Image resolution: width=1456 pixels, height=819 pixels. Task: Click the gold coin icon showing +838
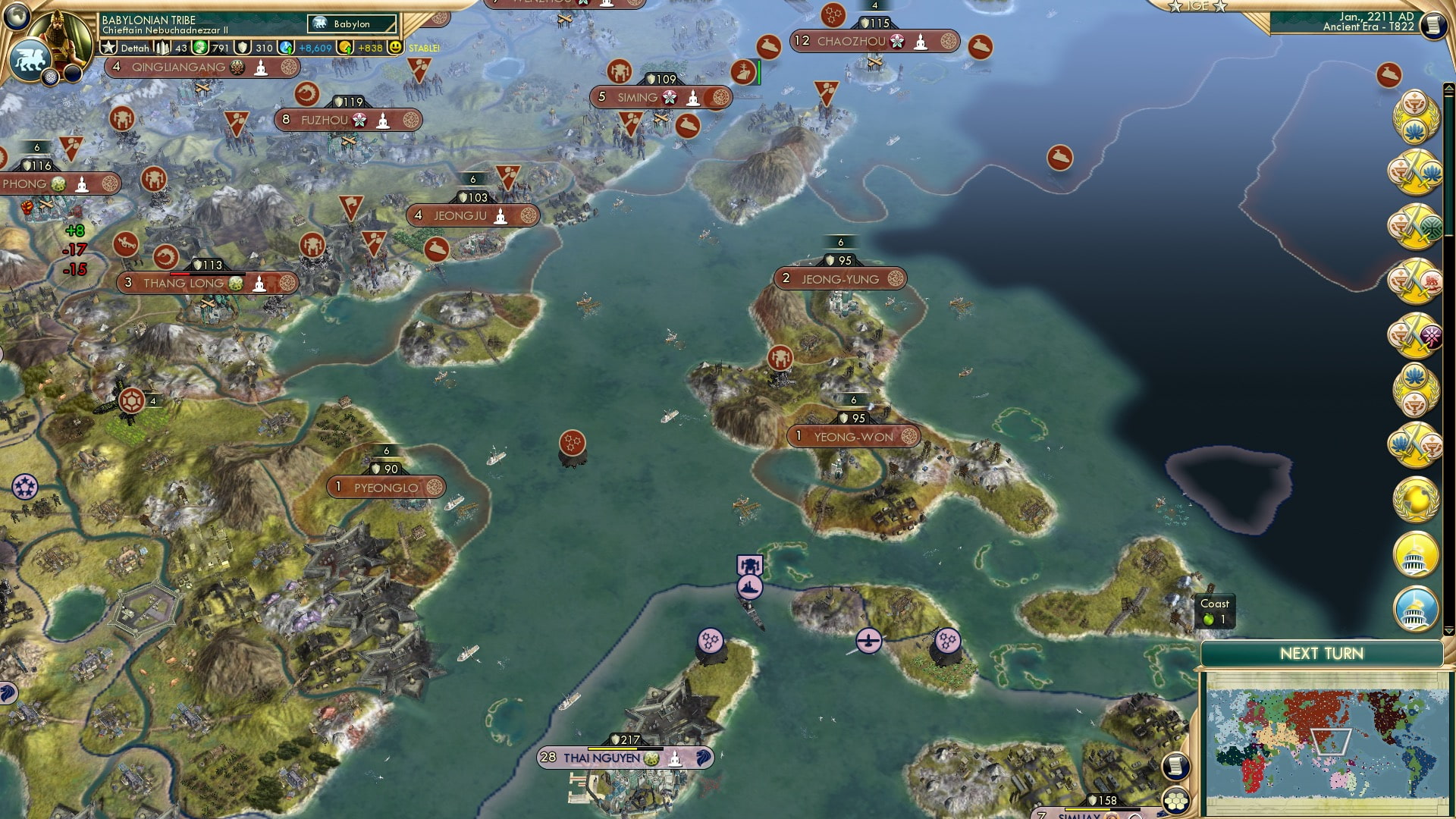coord(346,48)
